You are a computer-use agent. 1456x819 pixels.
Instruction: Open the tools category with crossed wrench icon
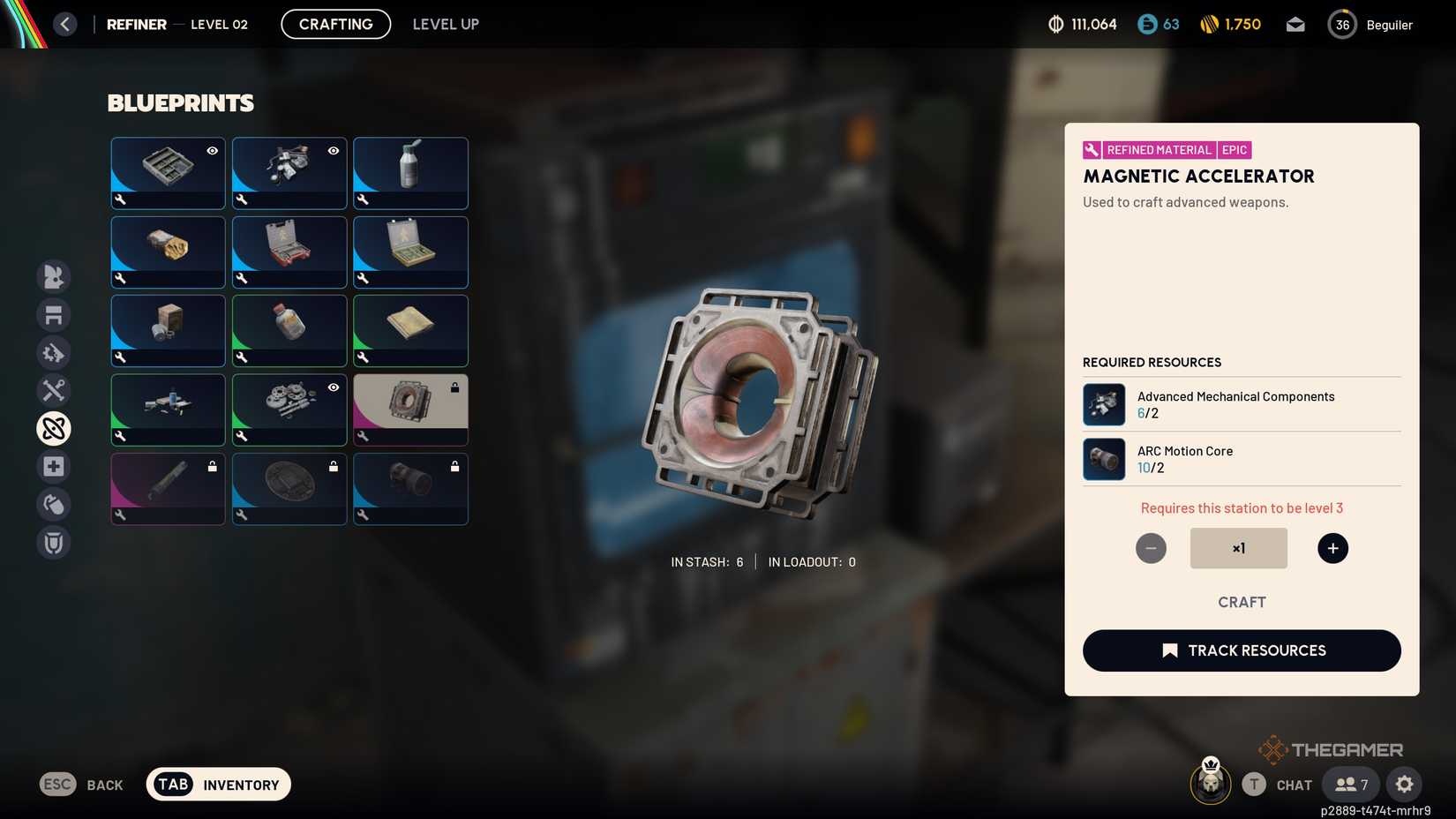[53, 390]
